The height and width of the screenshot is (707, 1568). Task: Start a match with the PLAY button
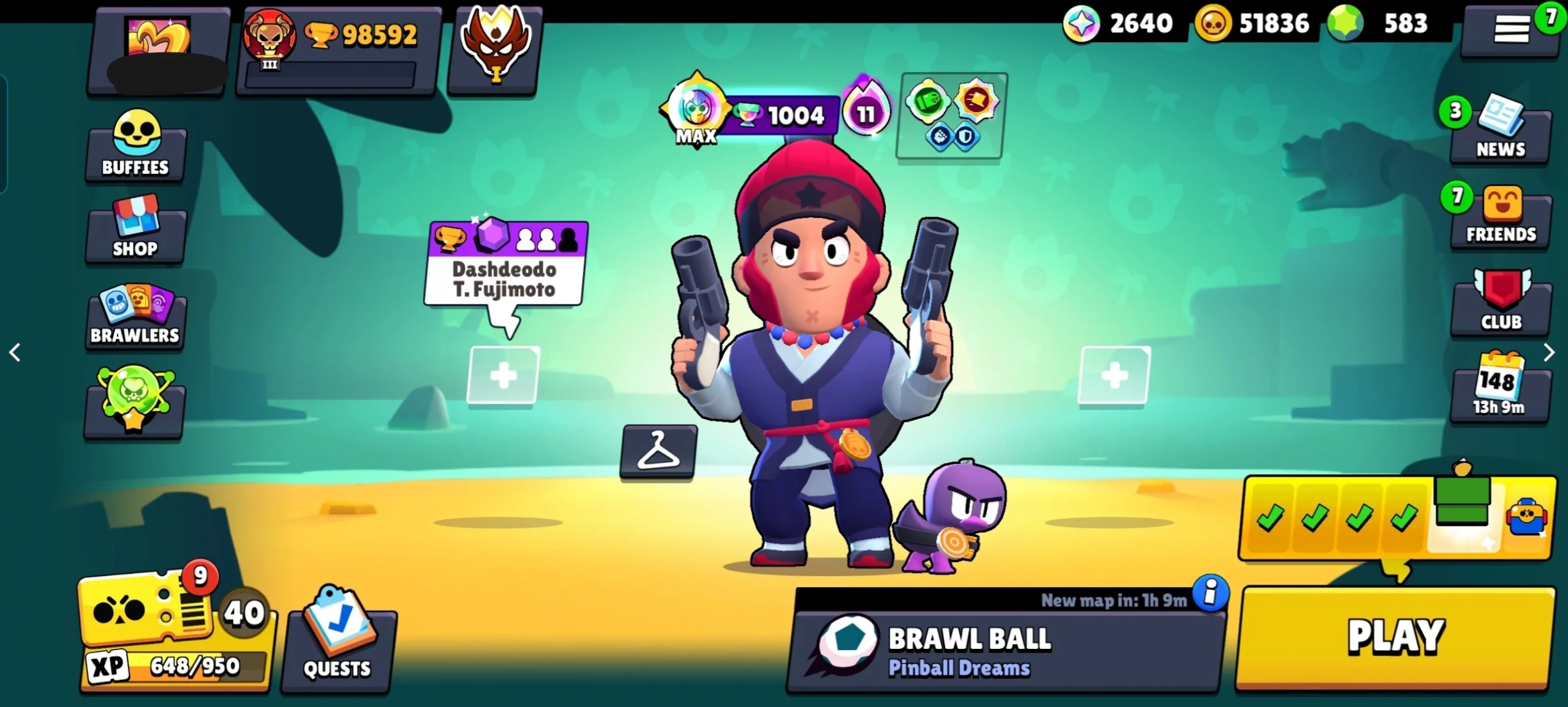1395,638
